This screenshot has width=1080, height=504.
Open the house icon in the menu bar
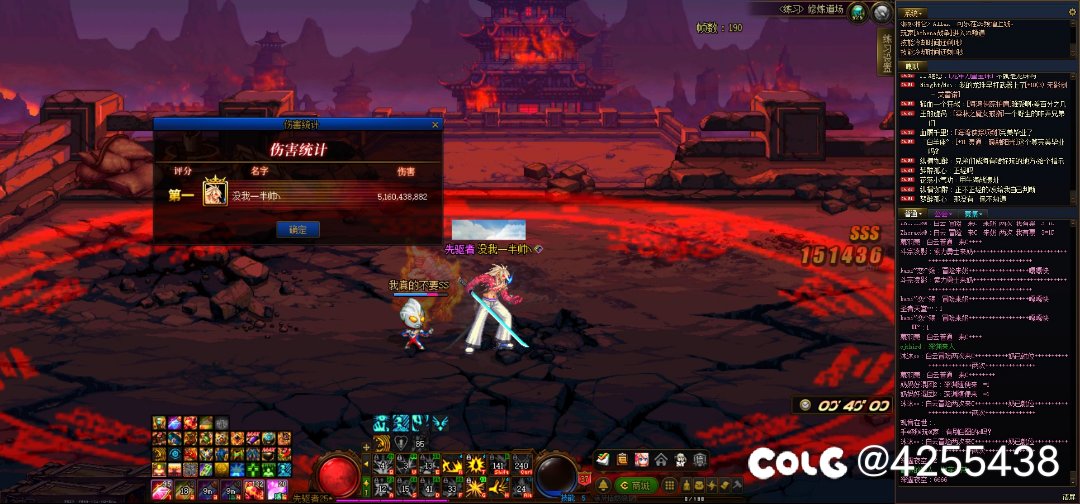pos(661,459)
